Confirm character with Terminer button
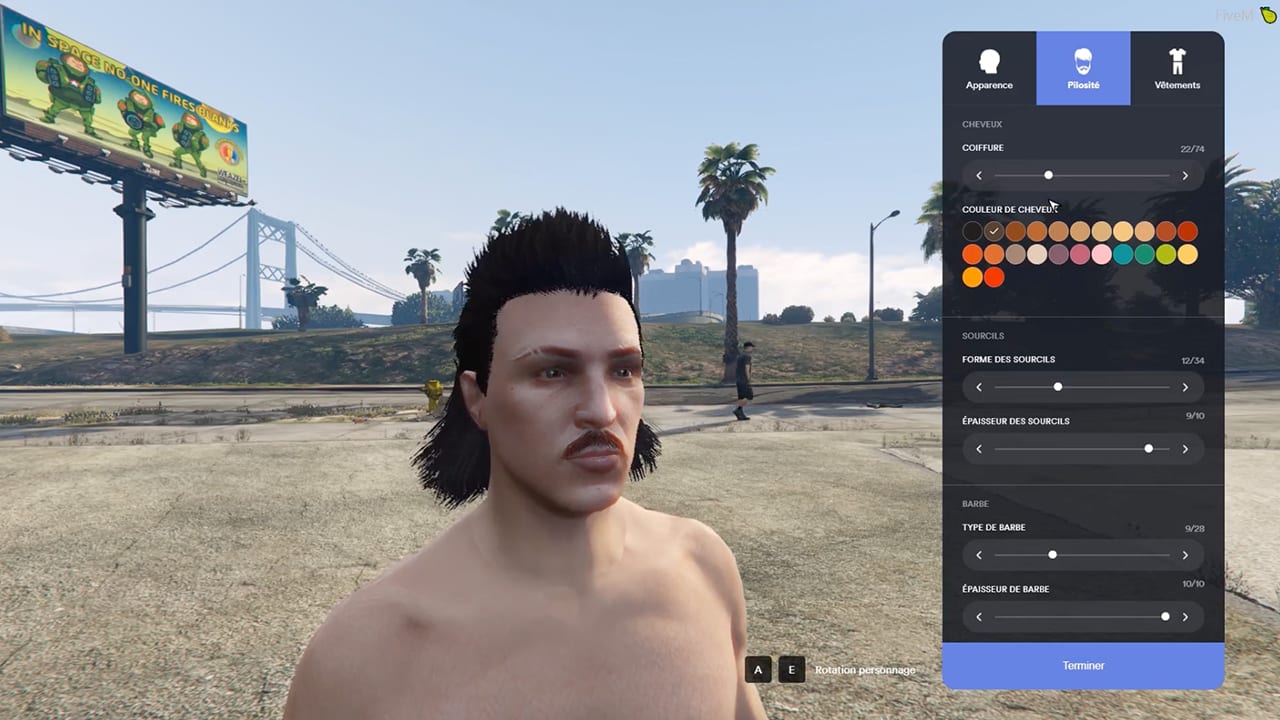This screenshot has width=1280, height=720. (x=1083, y=665)
